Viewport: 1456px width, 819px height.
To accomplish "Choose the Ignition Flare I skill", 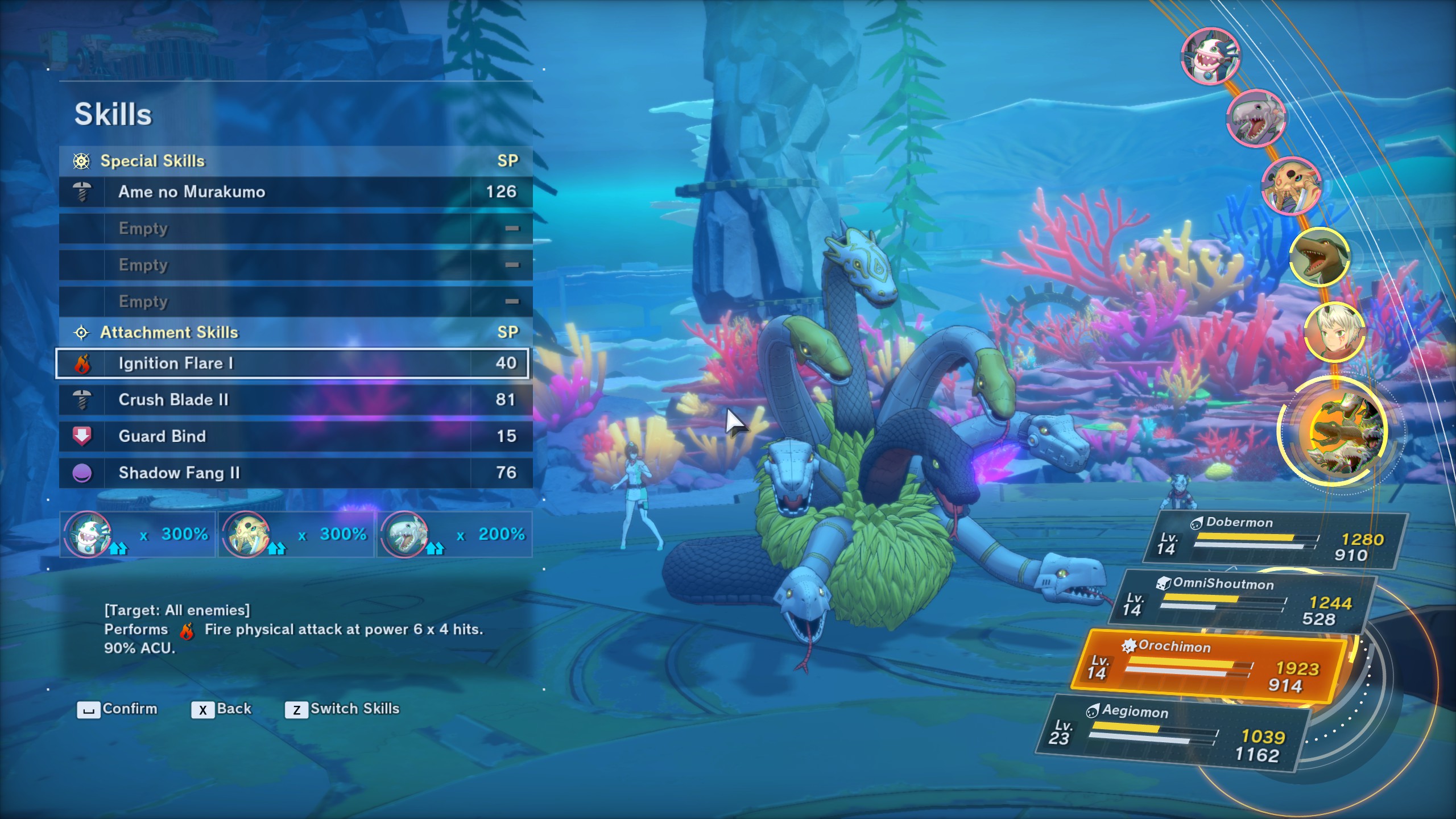I will pos(292,363).
